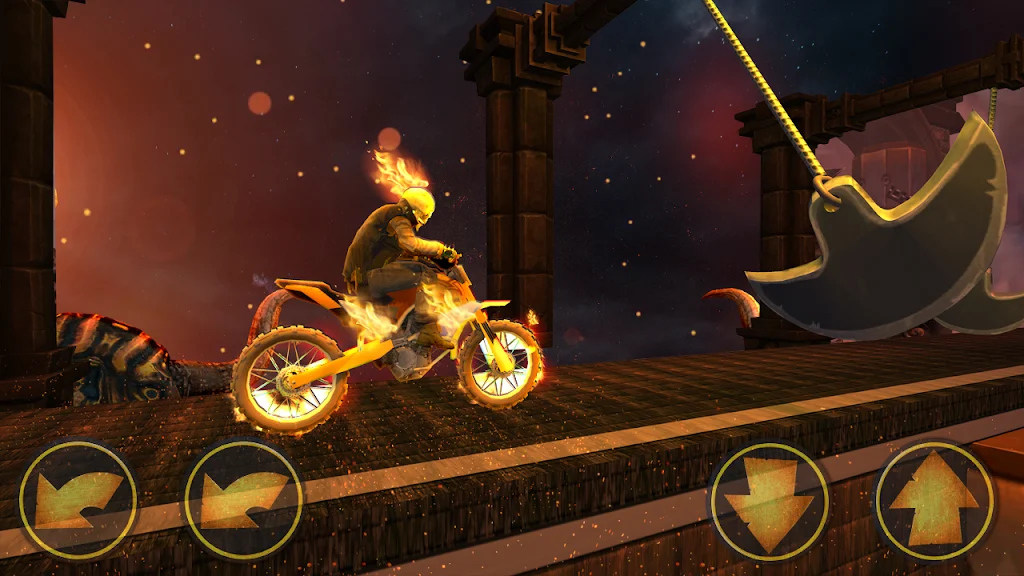The width and height of the screenshot is (1024, 576).
Task: Hit the down arrow brake button
Action: point(769,501)
